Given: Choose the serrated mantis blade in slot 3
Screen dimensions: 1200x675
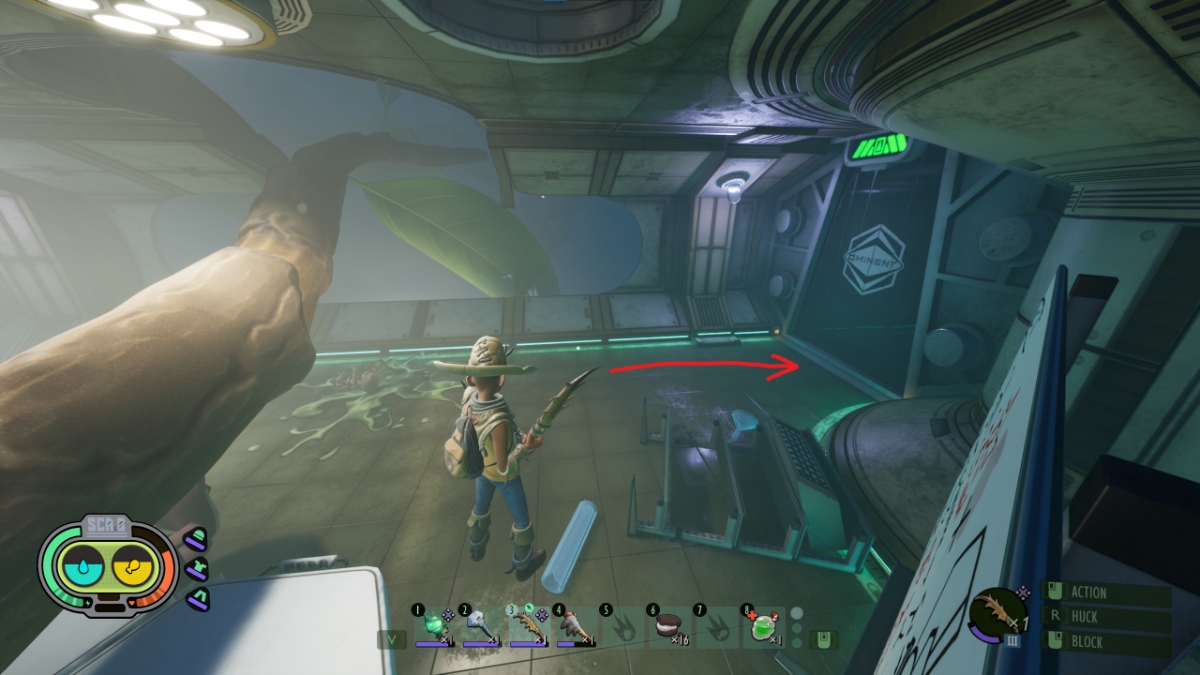Looking at the screenshot, I should pyautogui.click(x=528, y=627).
